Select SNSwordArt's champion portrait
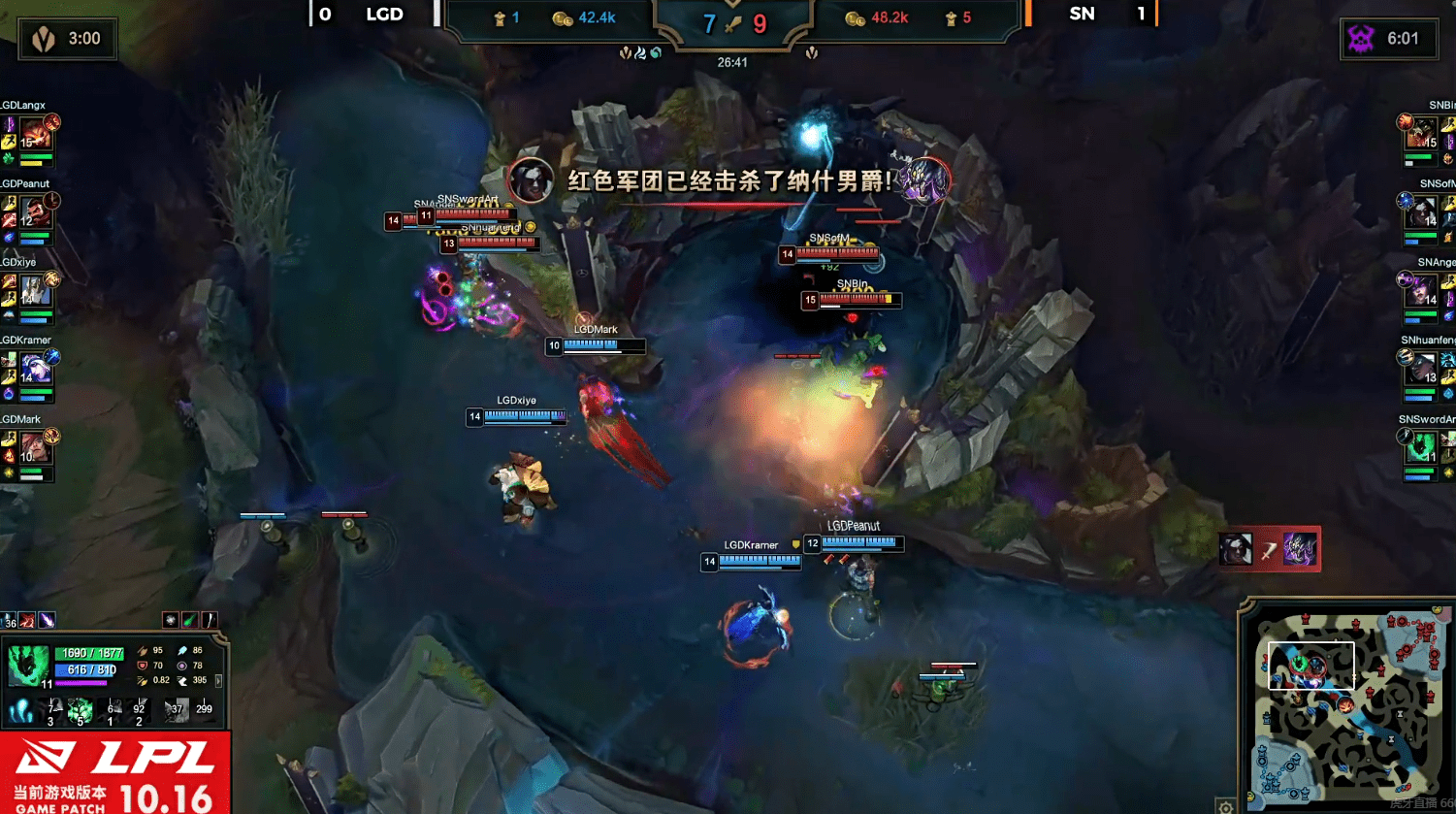1456x814 pixels. [x=1422, y=447]
